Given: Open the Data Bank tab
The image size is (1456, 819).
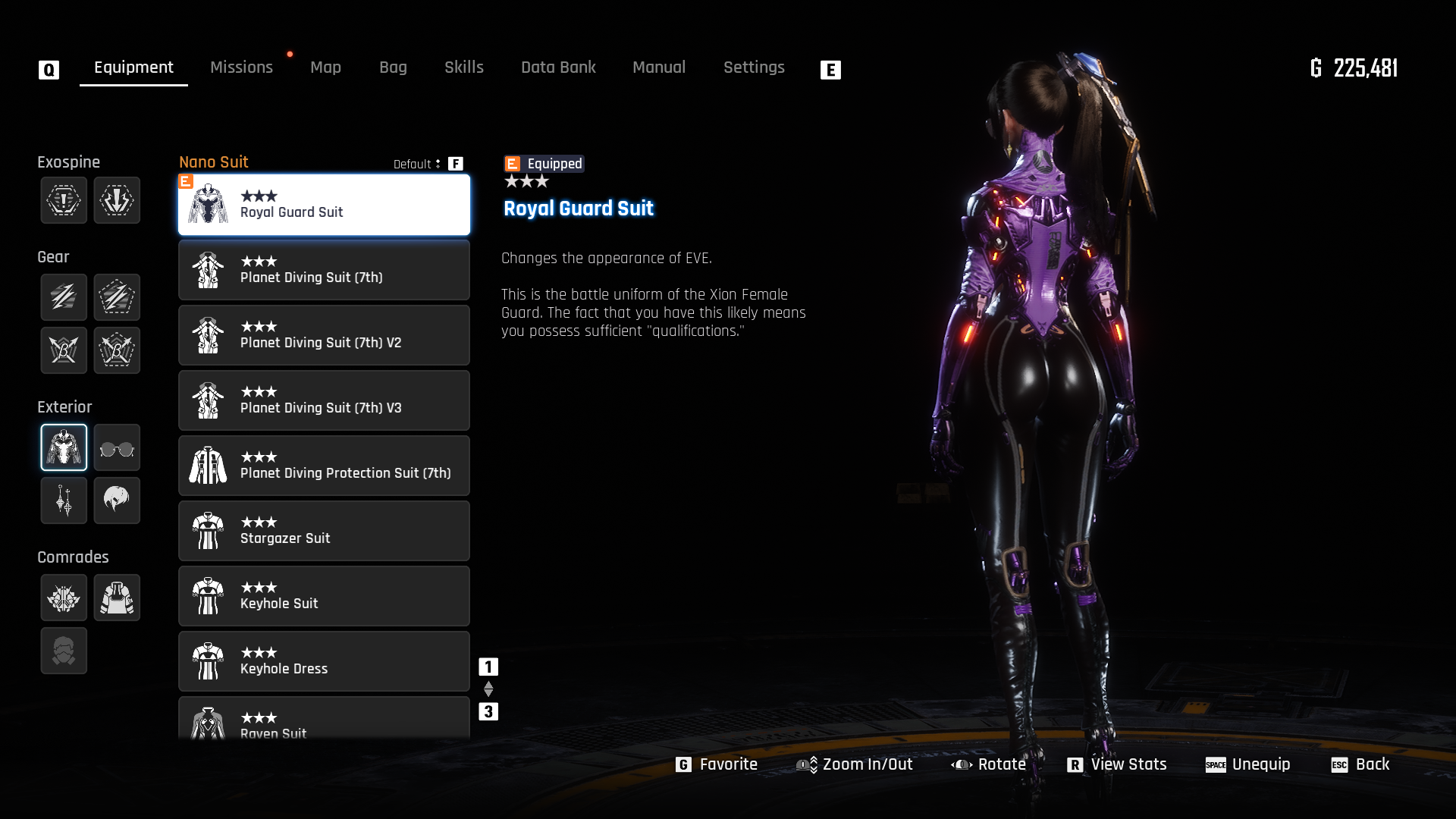Looking at the screenshot, I should coord(558,67).
